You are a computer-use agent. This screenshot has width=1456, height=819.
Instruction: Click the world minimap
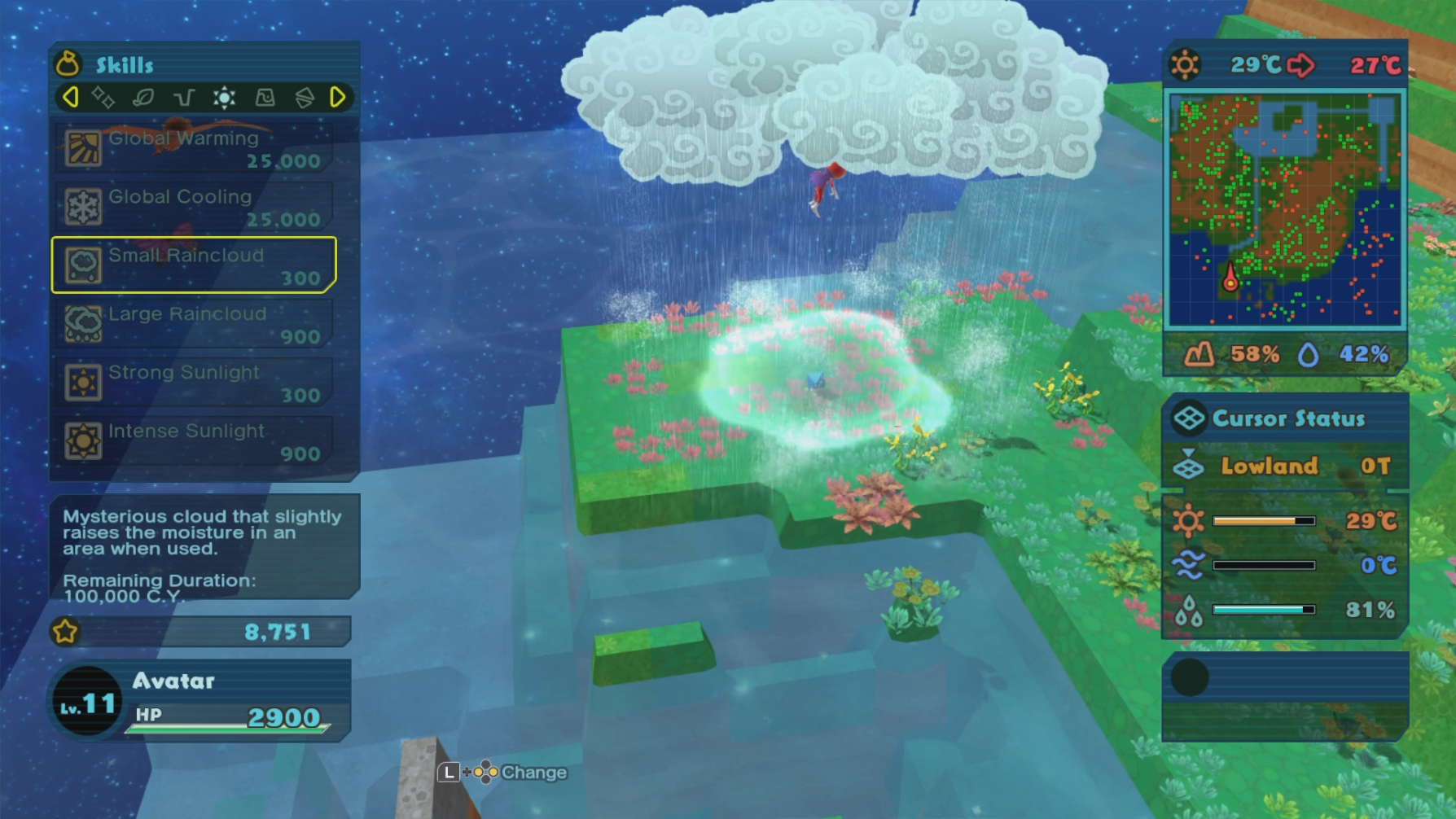pyautogui.click(x=1285, y=210)
